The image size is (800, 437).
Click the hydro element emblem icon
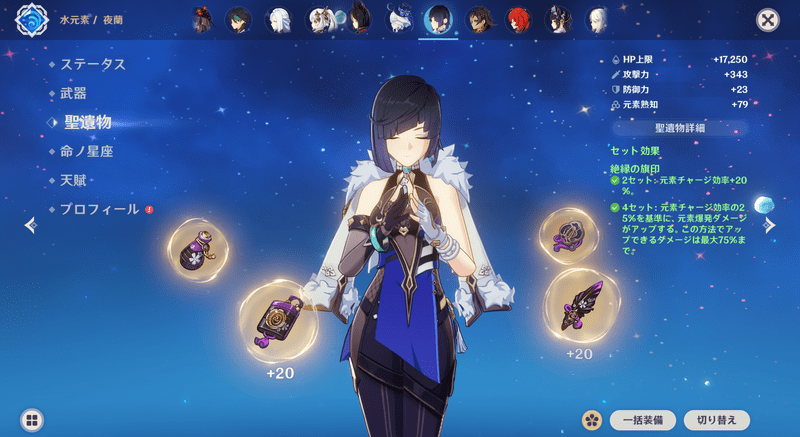31,20
